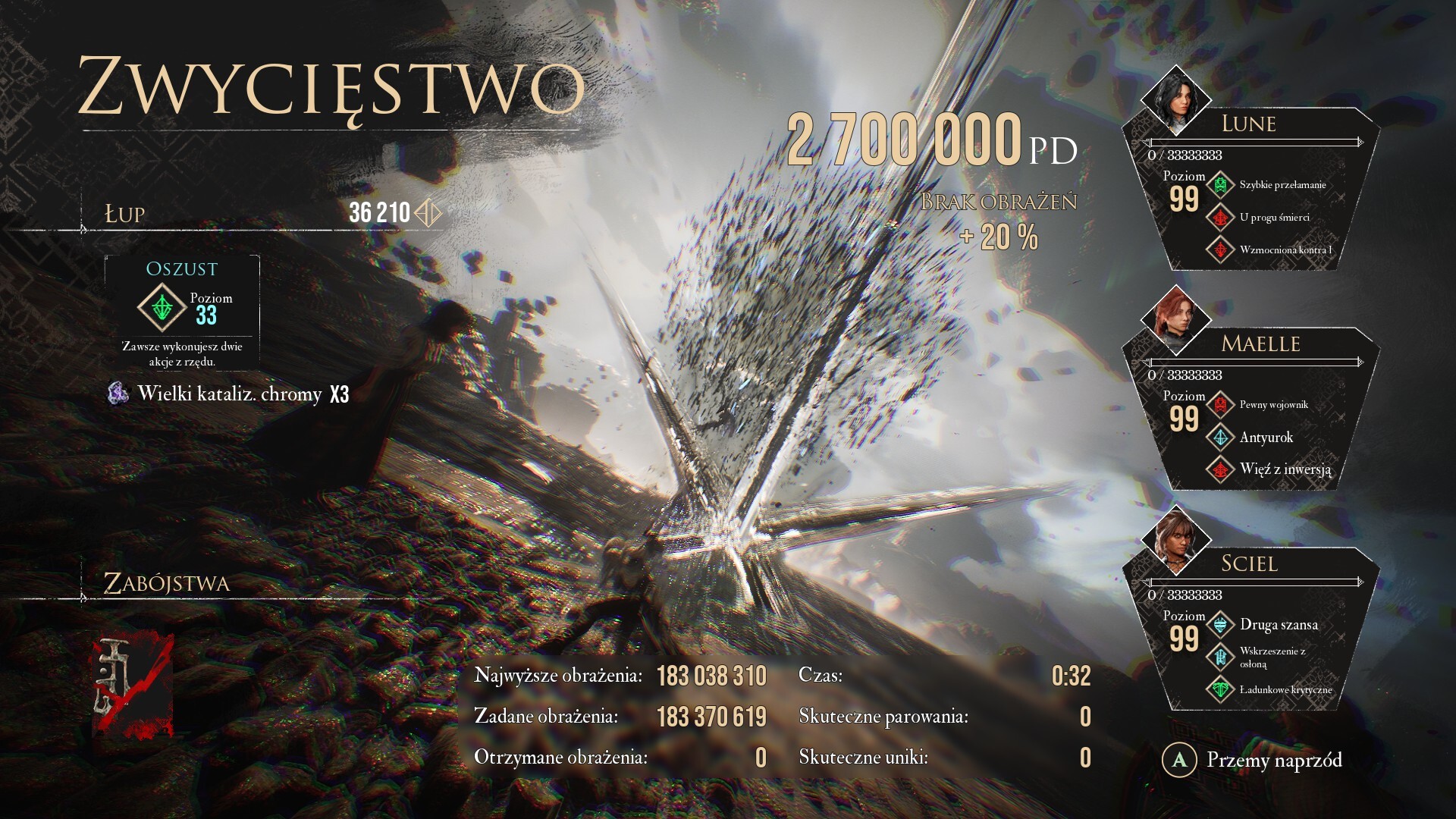
Task: Choose Maelle's Więź z inwersją pictos
Action: pos(1220,469)
